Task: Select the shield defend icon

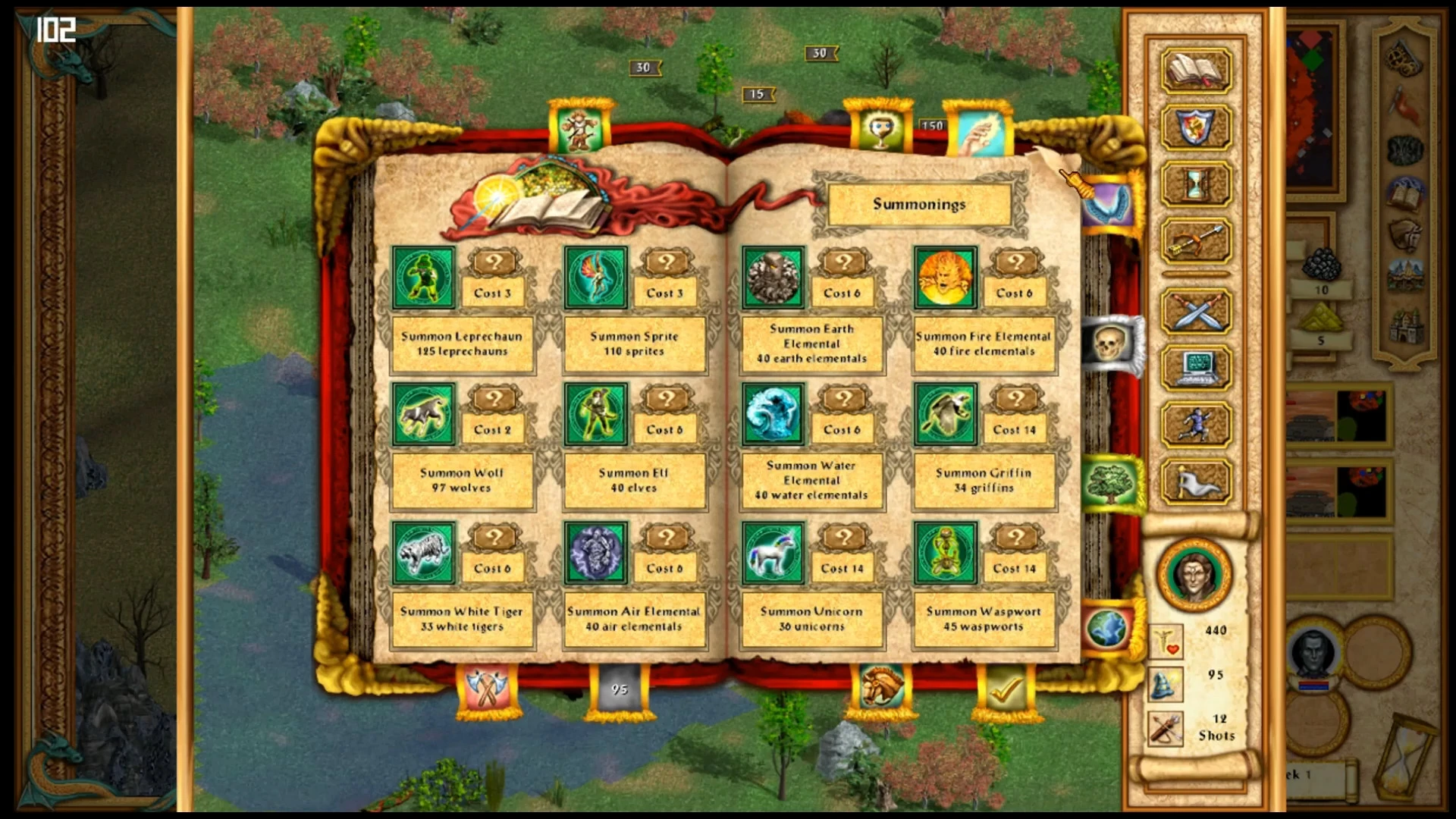Action: click(1194, 126)
